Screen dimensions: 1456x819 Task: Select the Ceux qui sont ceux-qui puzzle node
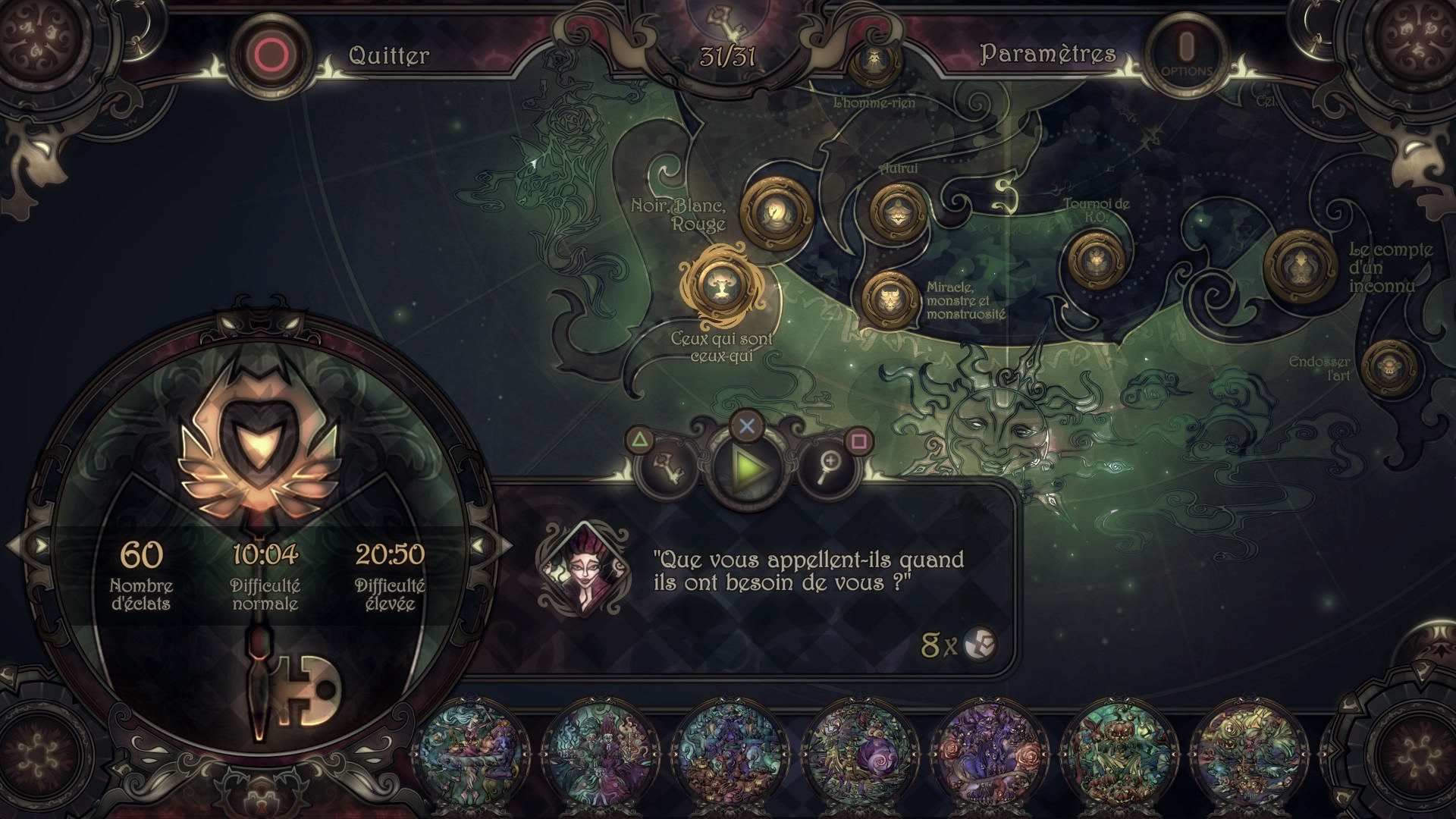(717, 285)
